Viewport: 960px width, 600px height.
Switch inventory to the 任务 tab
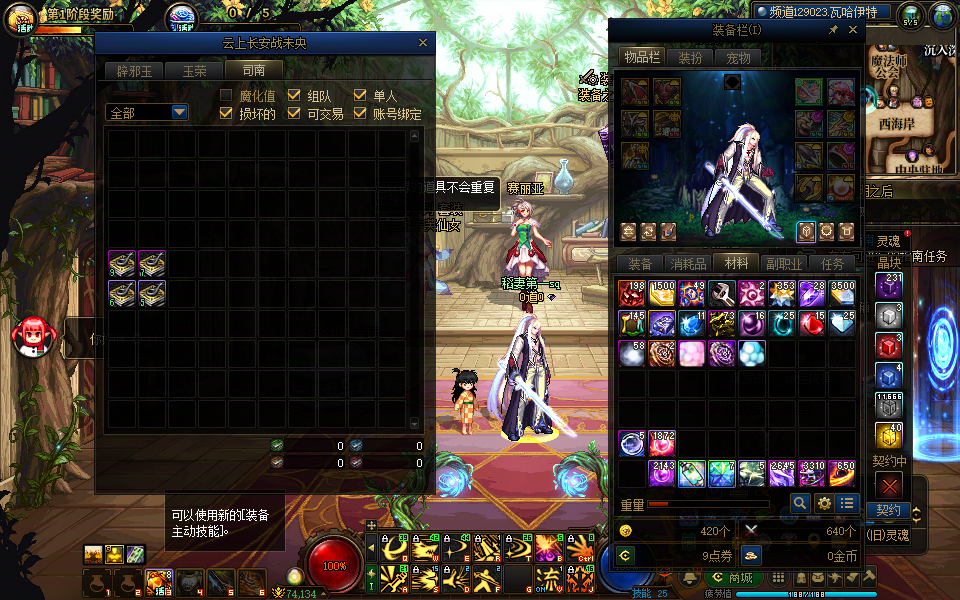coord(832,264)
